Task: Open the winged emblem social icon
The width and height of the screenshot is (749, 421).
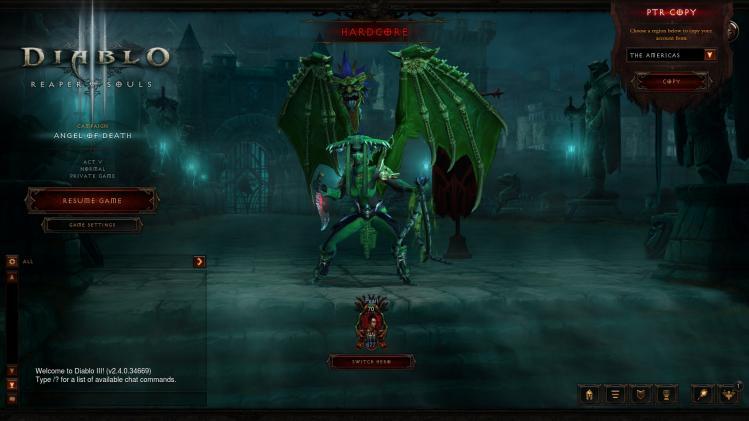Action: [729, 394]
